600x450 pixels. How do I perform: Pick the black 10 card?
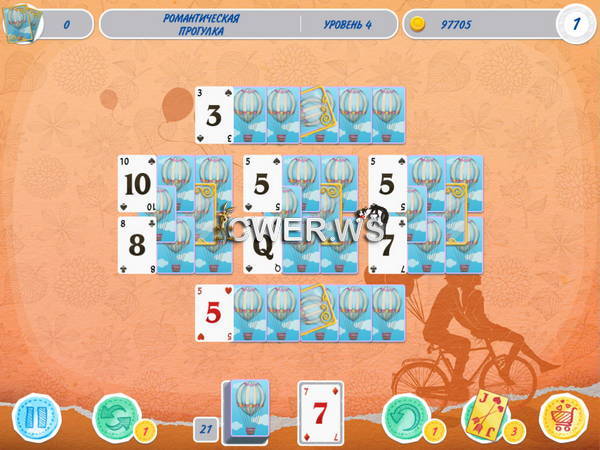[137, 185]
